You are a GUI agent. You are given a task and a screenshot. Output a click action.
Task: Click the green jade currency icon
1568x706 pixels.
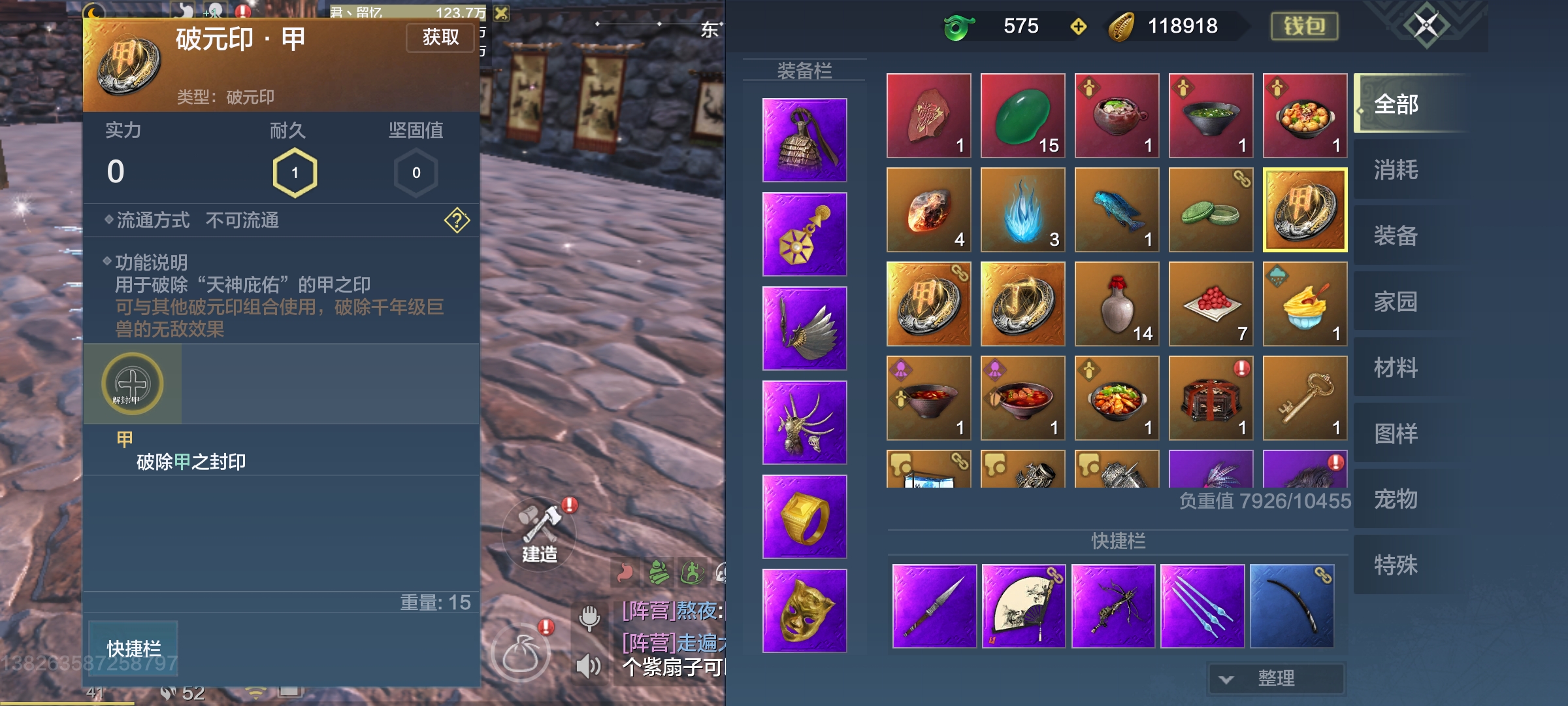pos(957,27)
